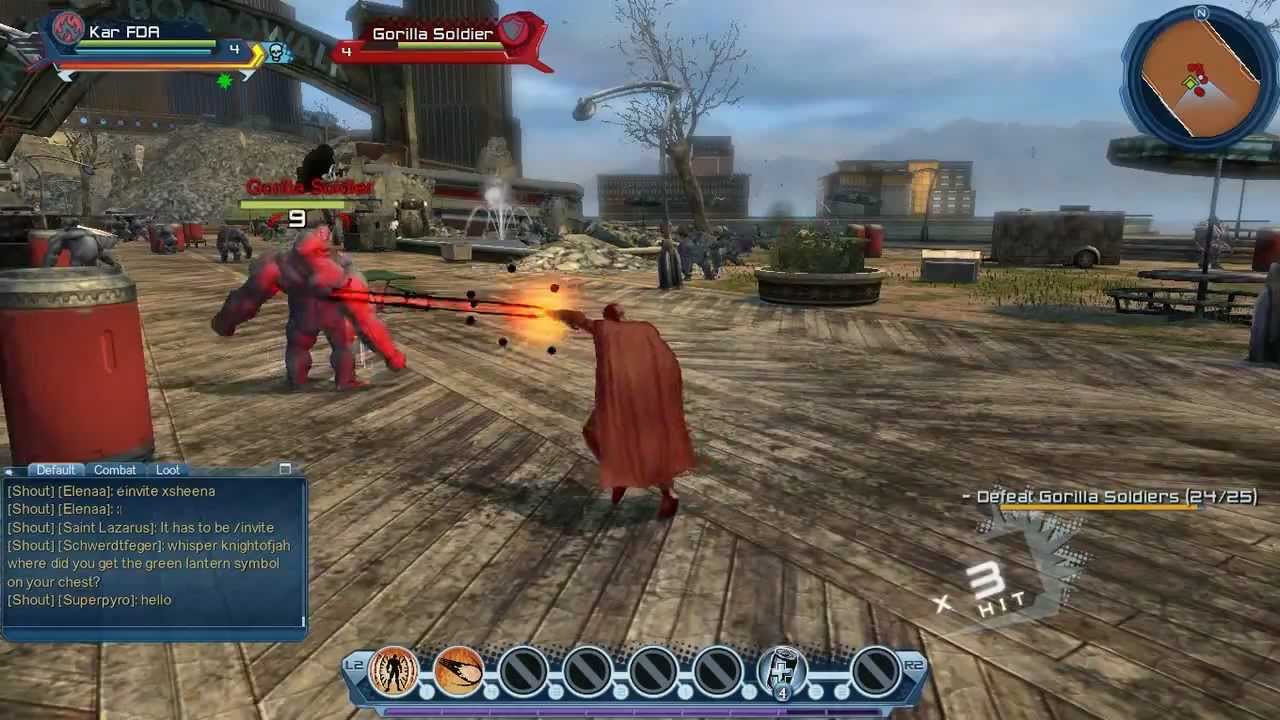Use the soda can consumable slot
The height and width of the screenshot is (720, 1280).
[782, 670]
